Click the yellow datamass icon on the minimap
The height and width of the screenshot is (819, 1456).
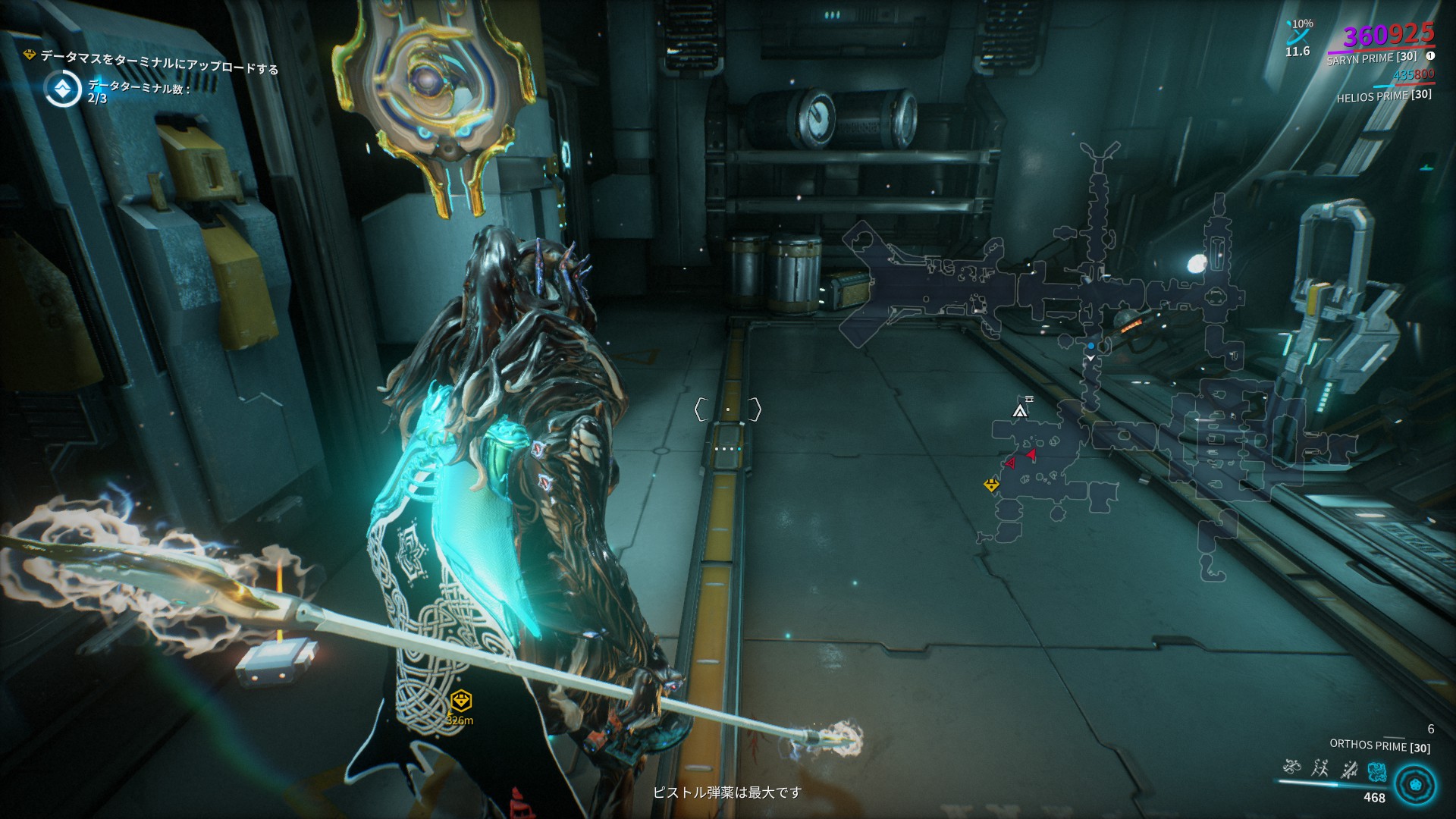pos(991,485)
